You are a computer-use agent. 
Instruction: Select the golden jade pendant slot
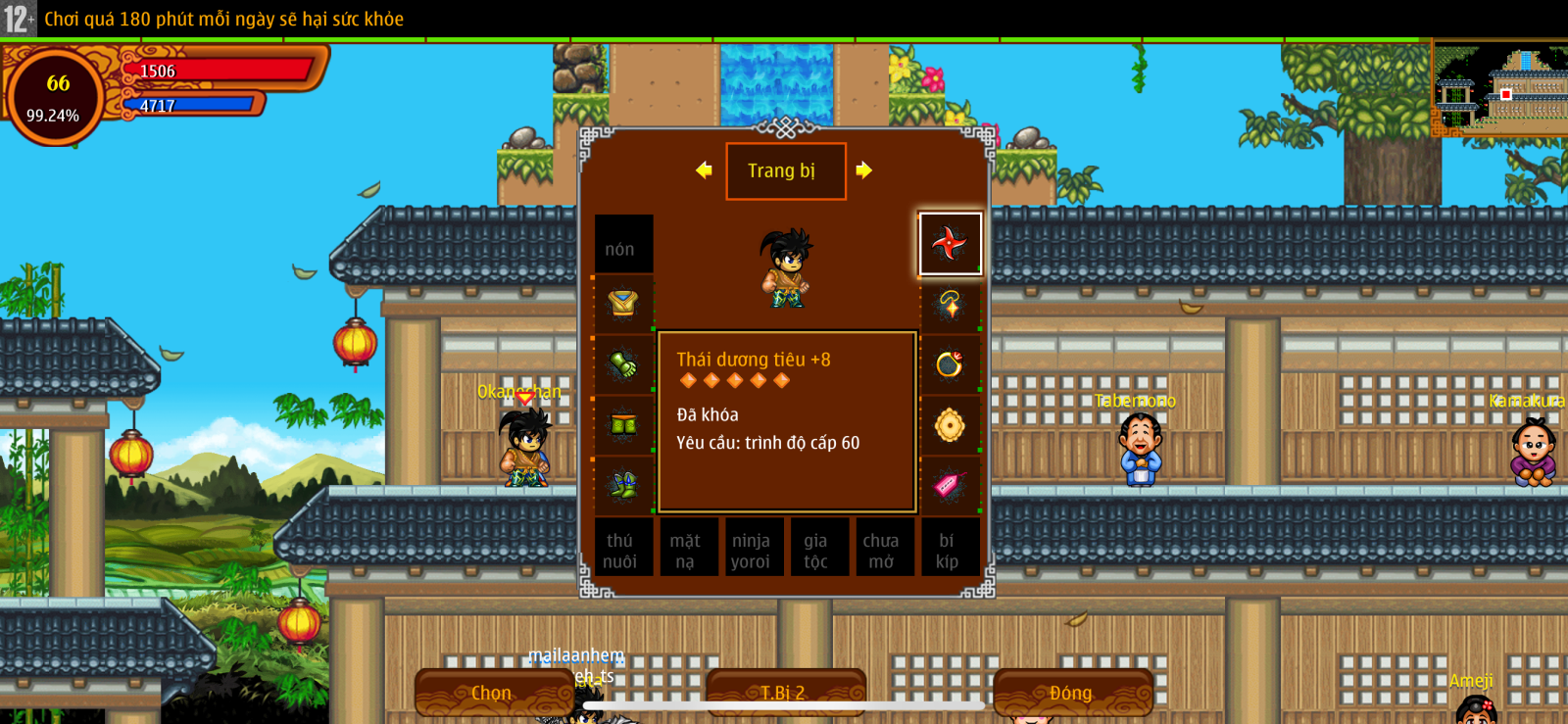(950, 425)
